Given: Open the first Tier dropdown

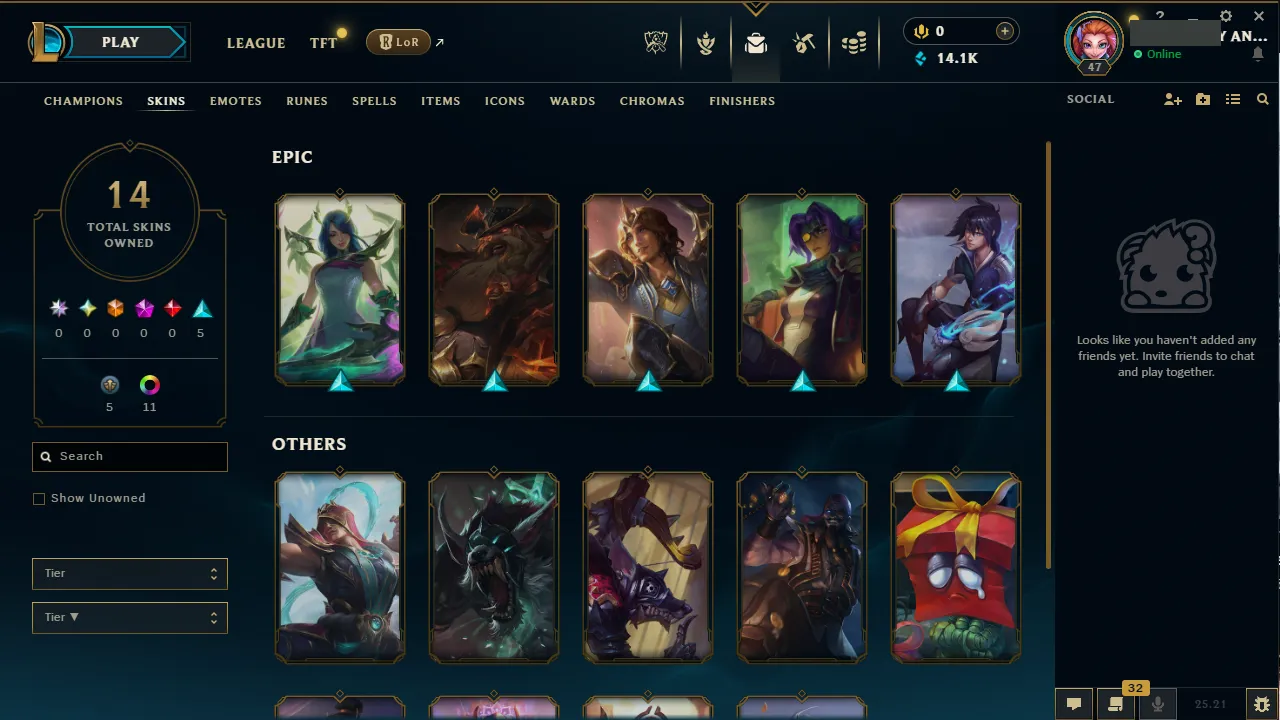Looking at the screenshot, I should pos(129,573).
